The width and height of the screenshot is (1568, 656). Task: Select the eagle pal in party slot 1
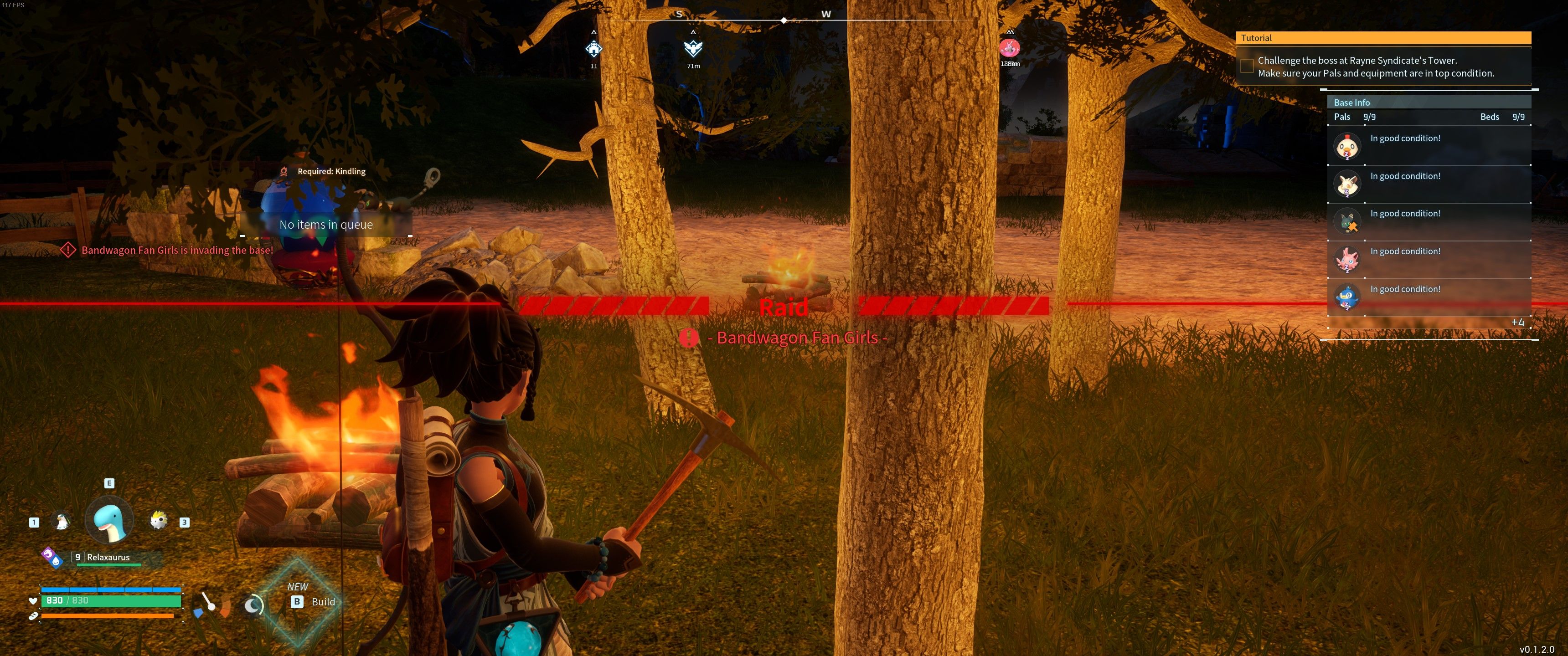point(61,520)
